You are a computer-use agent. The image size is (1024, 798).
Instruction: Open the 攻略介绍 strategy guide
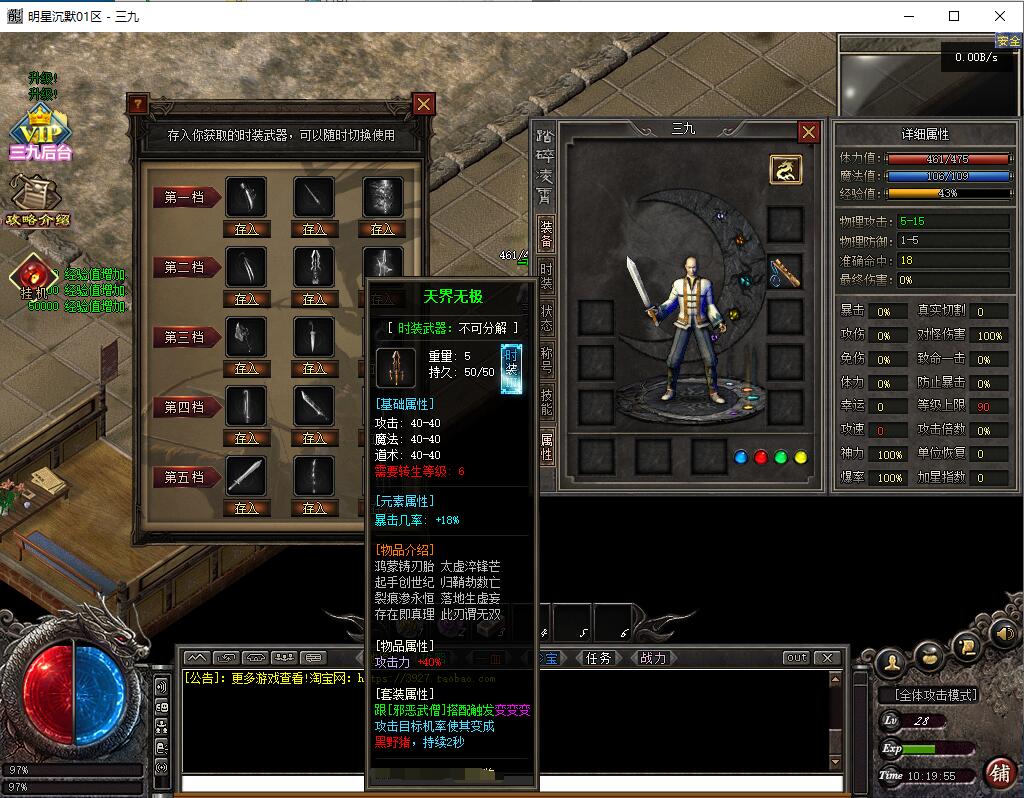tap(38, 200)
